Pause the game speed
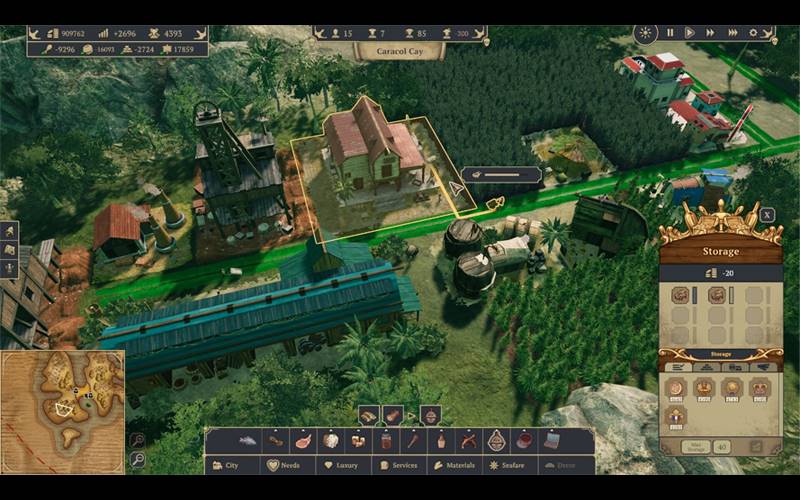 (x=670, y=32)
